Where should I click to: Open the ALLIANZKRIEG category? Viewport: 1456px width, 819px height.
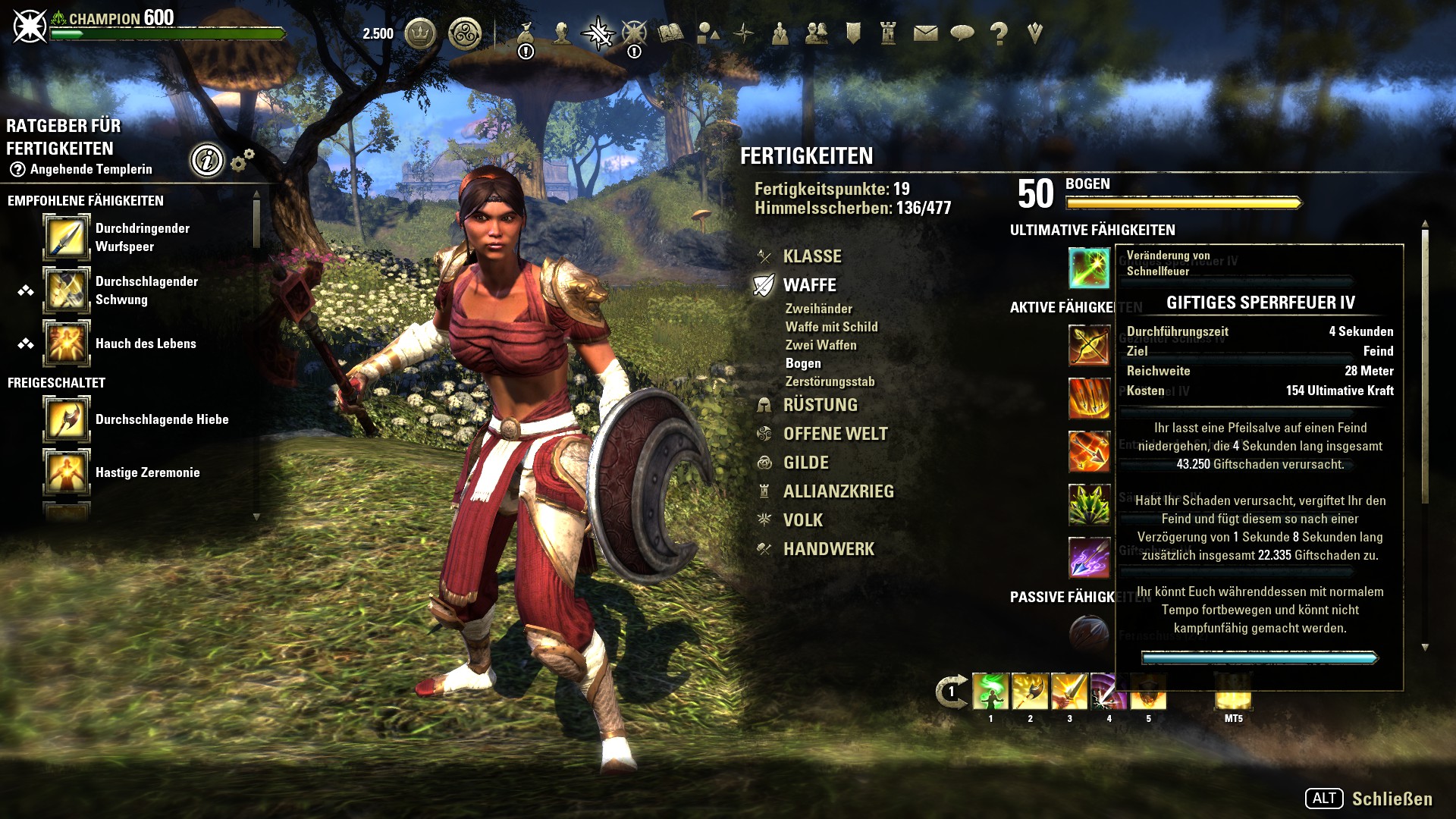coord(838,491)
